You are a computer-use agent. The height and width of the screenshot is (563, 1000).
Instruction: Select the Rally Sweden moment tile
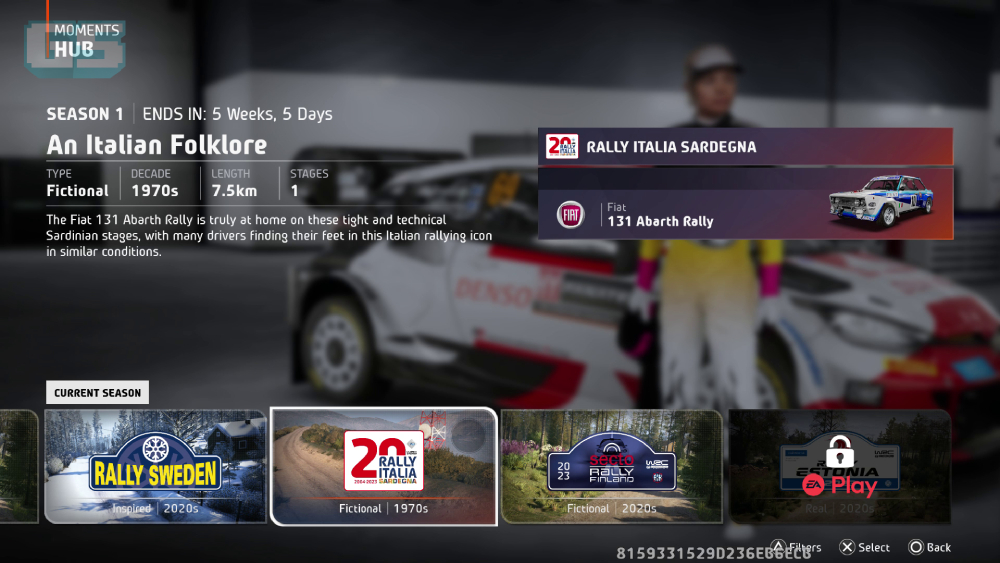coord(155,466)
